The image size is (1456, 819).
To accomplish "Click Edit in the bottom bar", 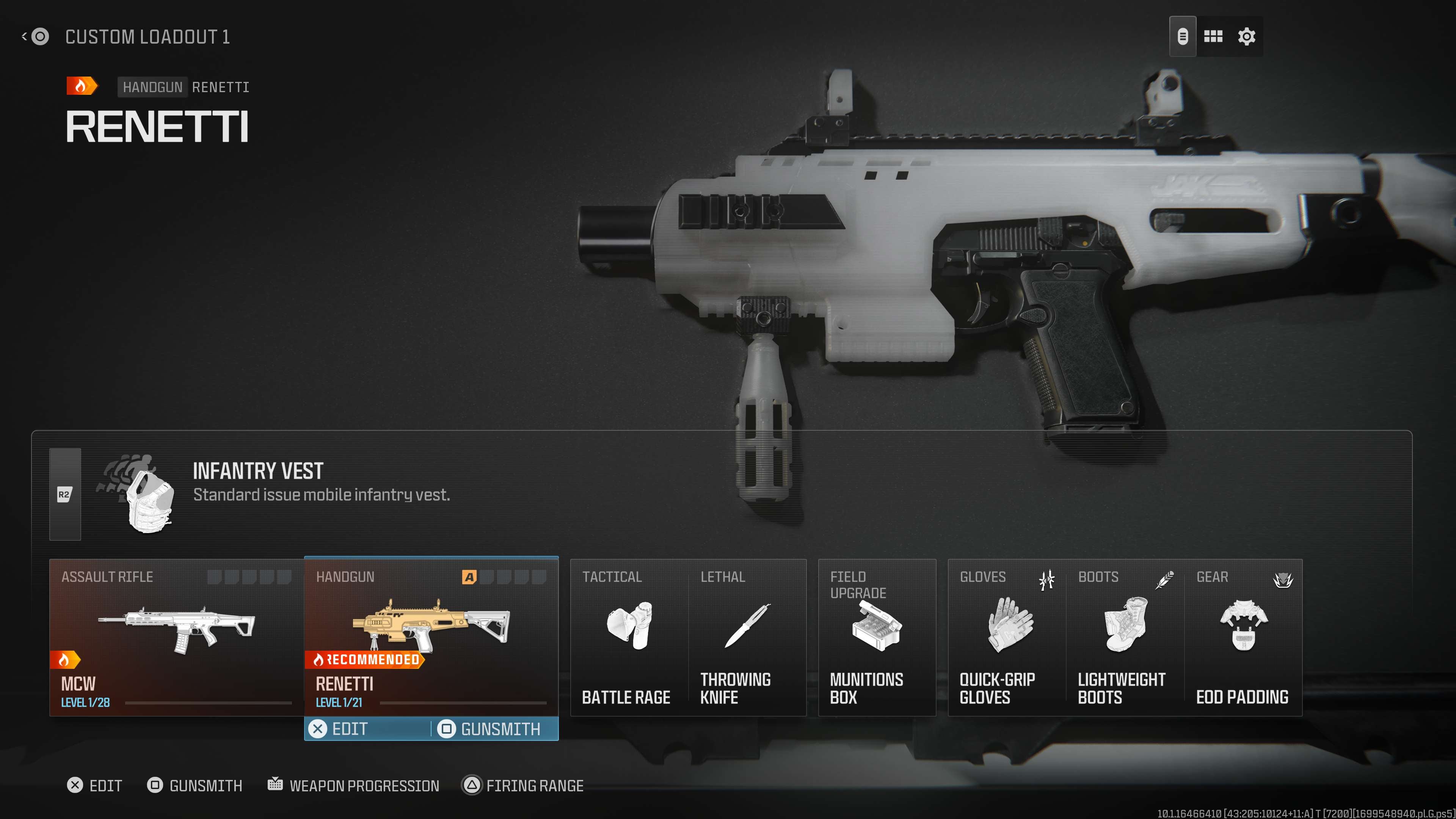I will coord(94,785).
